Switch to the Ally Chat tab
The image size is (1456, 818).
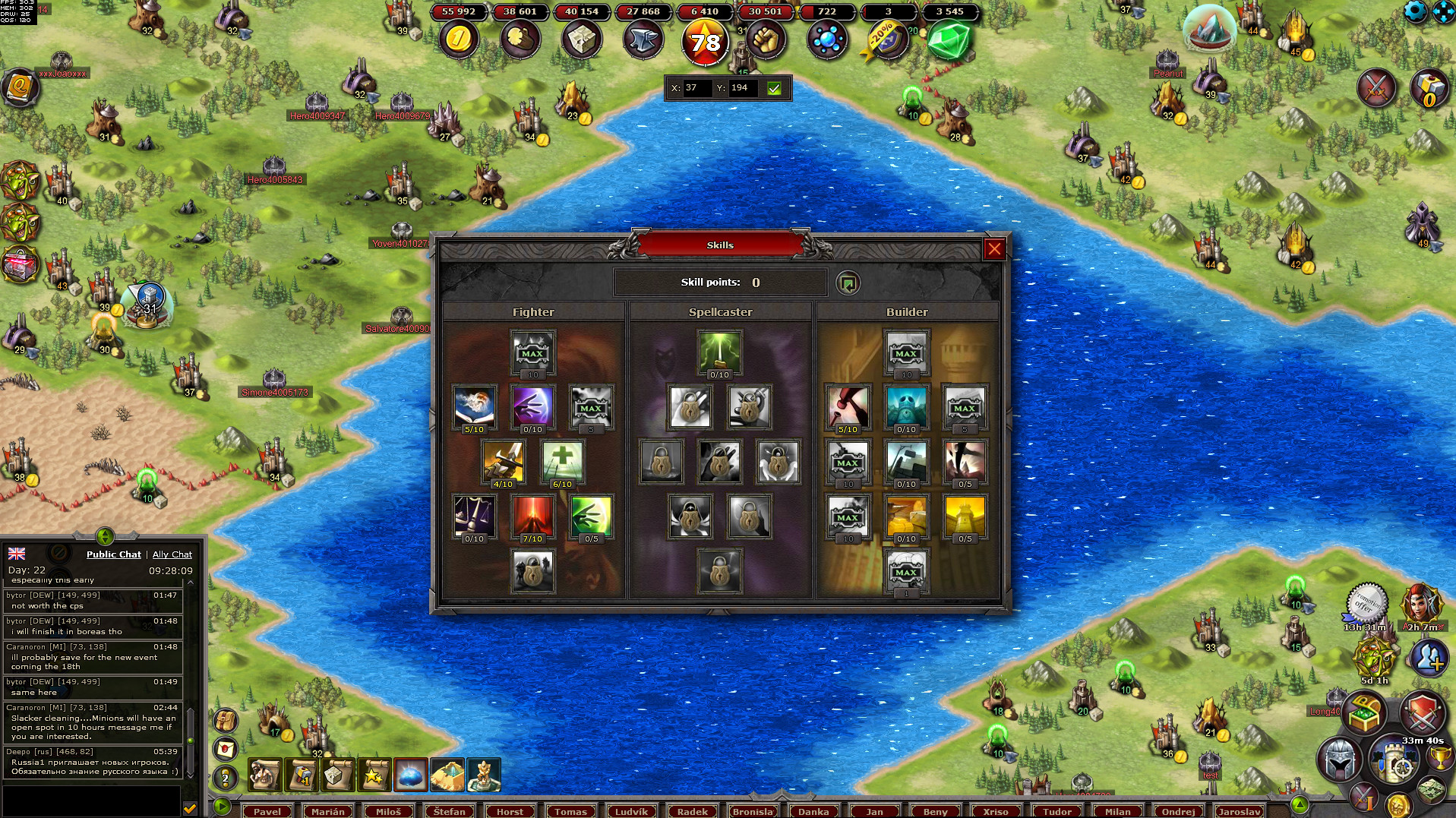[172, 554]
